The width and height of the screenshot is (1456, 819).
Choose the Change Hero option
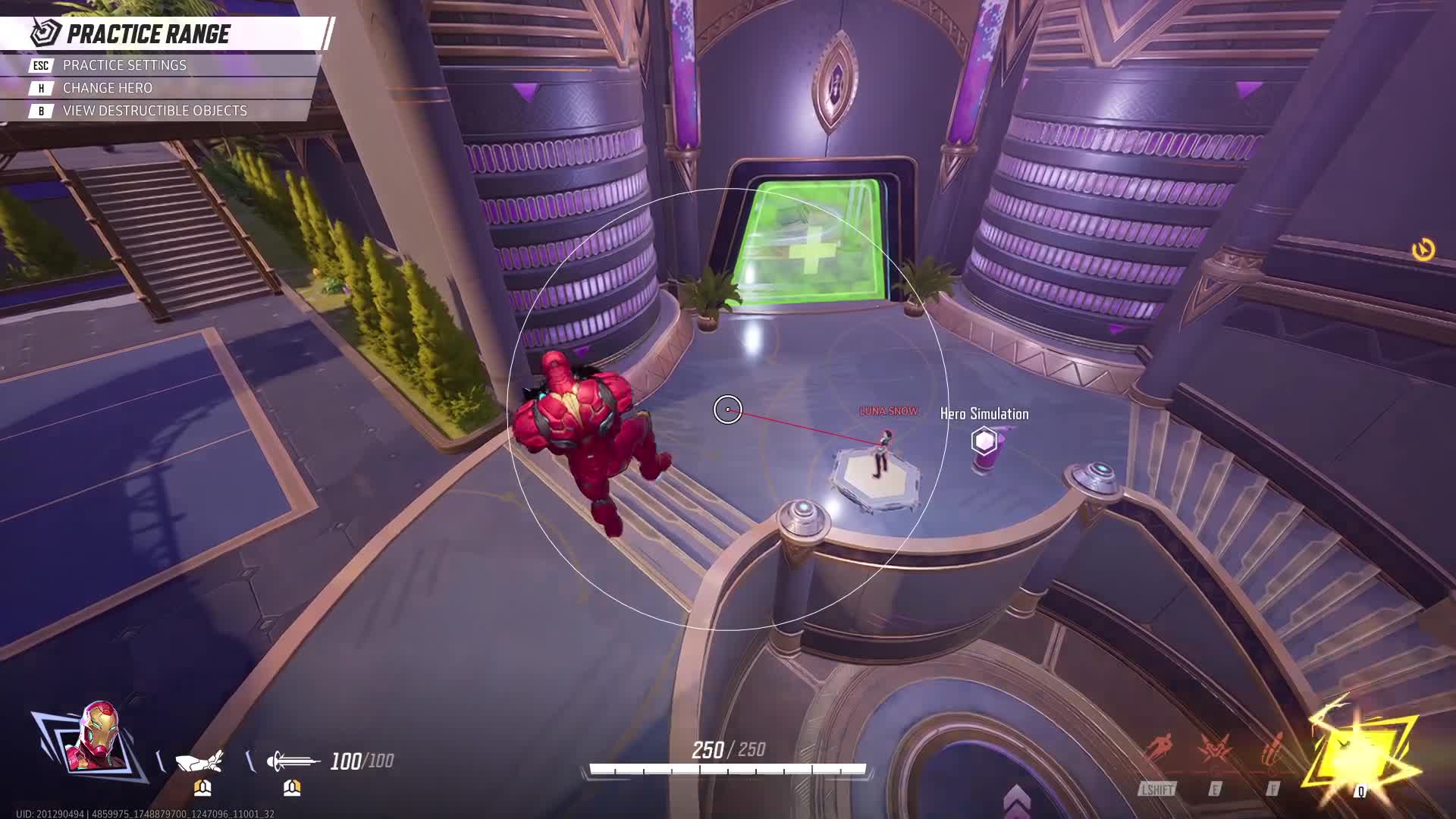coord(107,88)
